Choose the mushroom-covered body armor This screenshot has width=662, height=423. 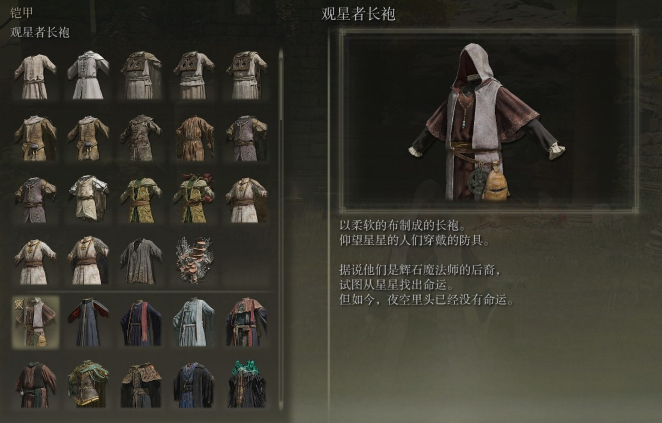click(x=194, y=259)
